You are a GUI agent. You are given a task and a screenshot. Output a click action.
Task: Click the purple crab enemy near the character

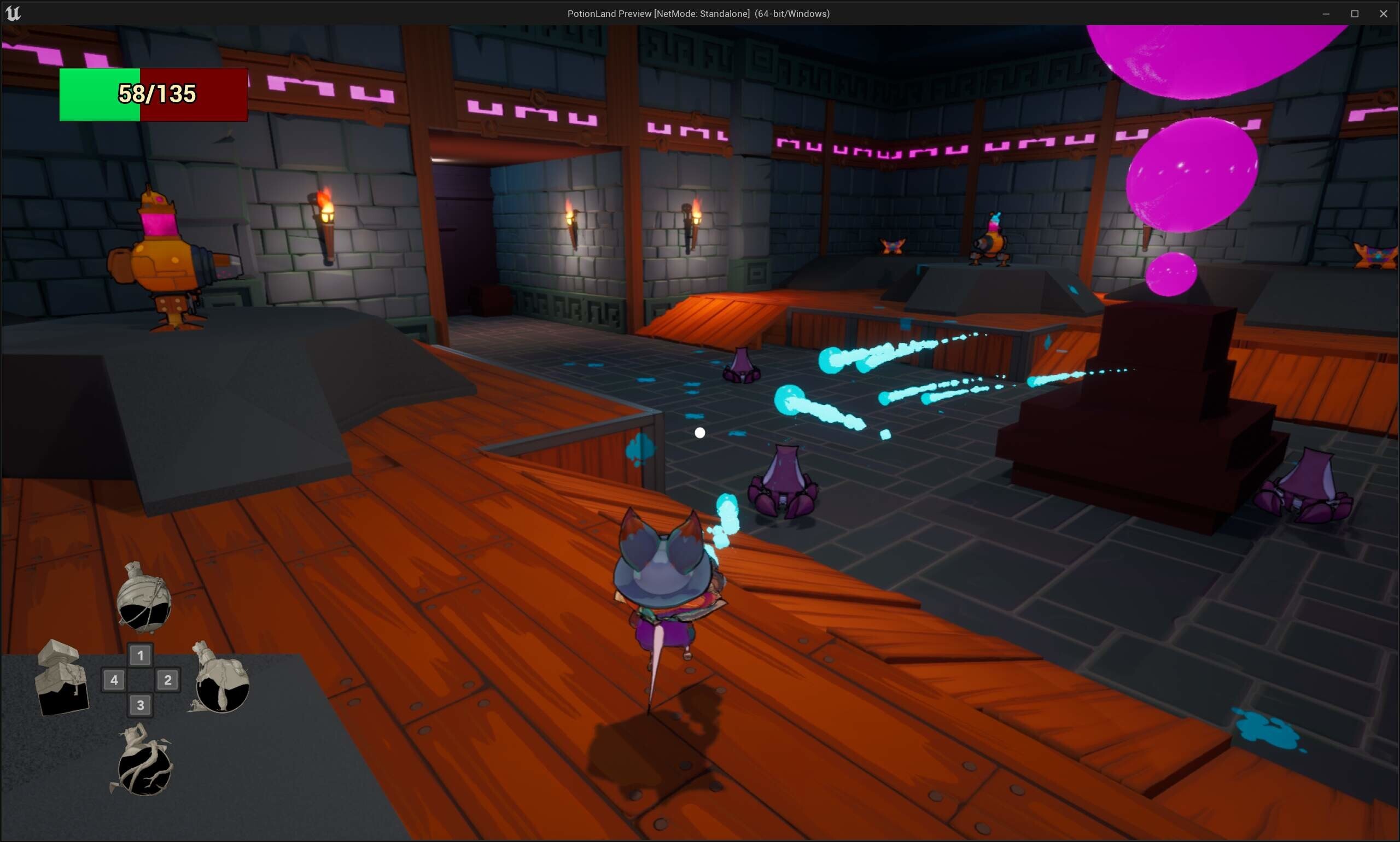pos(784,482)
